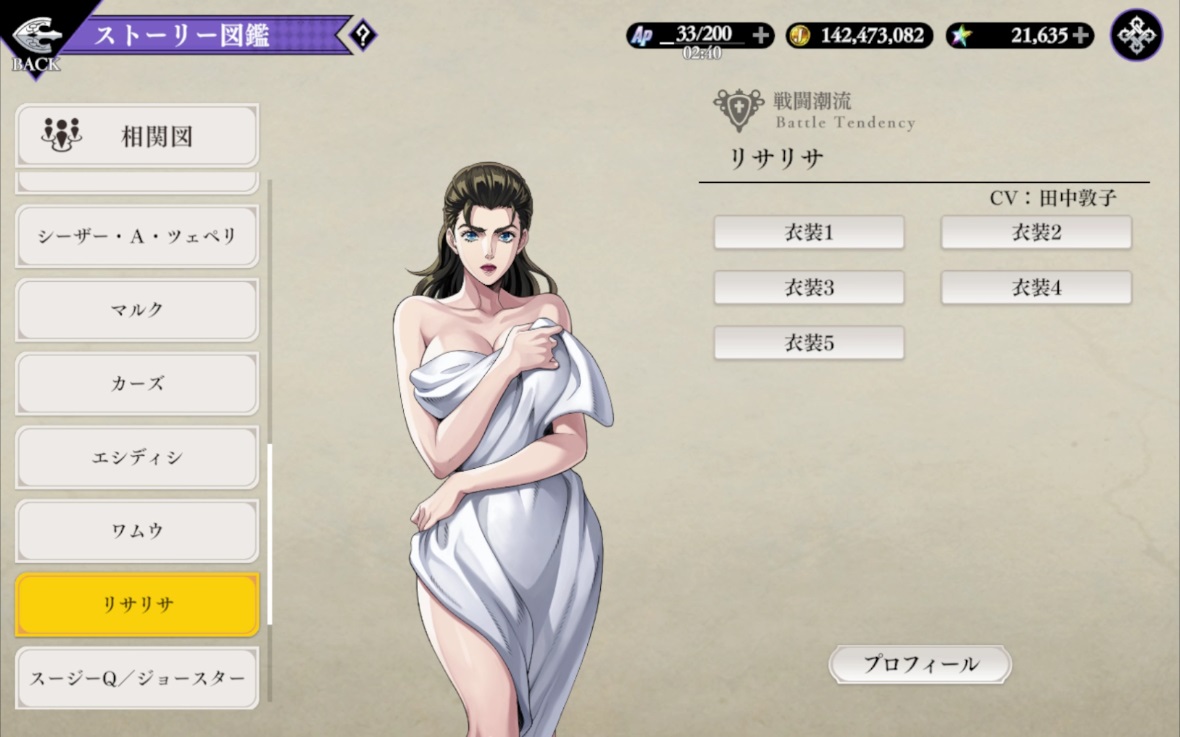Click the highlighted リサリサ entry
The image size is (1180, 737).
137,605
